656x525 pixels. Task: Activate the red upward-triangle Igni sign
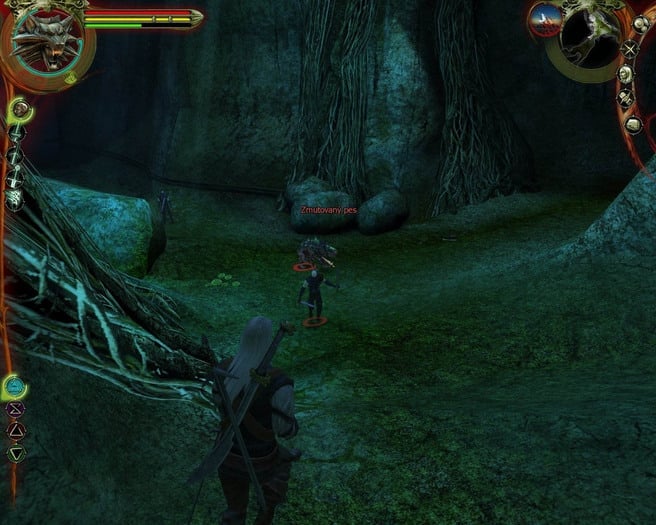click(15, 431)
